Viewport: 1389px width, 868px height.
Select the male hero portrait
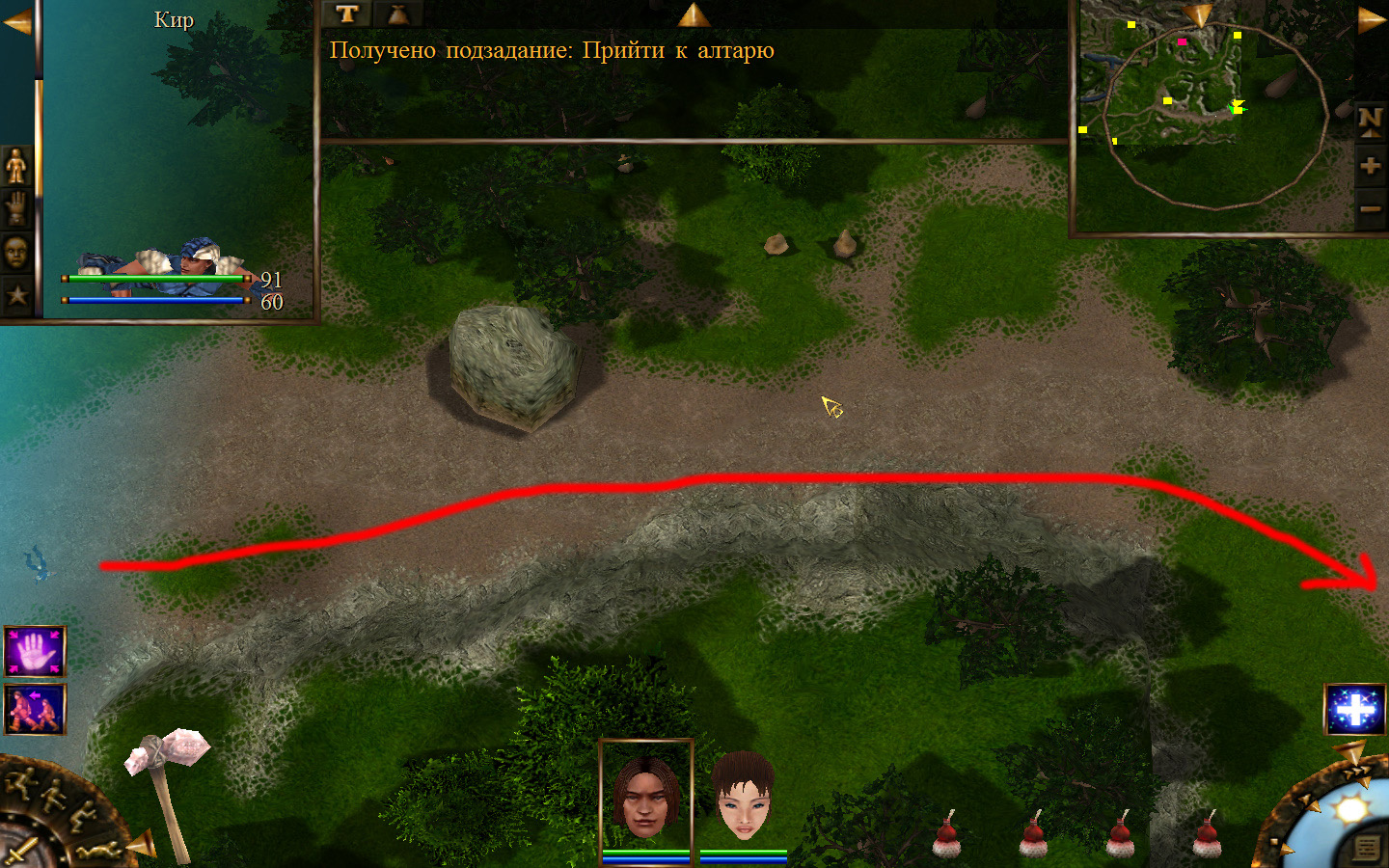[645, 797]
